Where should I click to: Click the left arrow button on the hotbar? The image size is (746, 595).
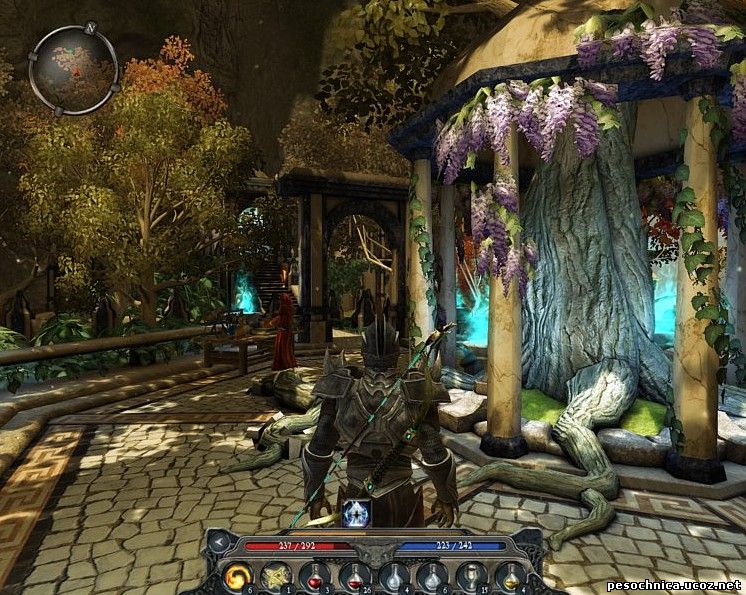click(220, 543)
